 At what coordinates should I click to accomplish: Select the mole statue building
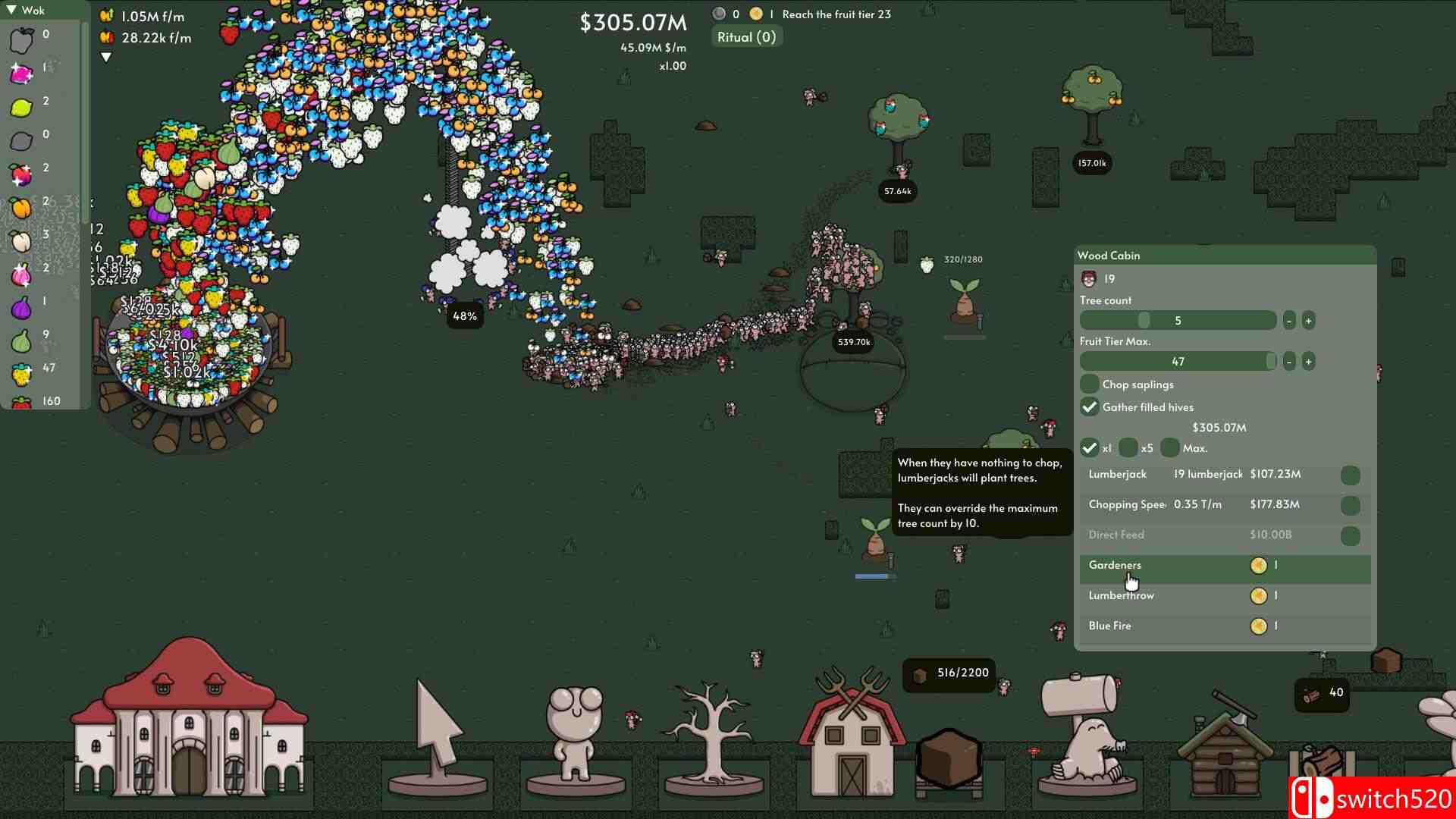click(1084, 736)
